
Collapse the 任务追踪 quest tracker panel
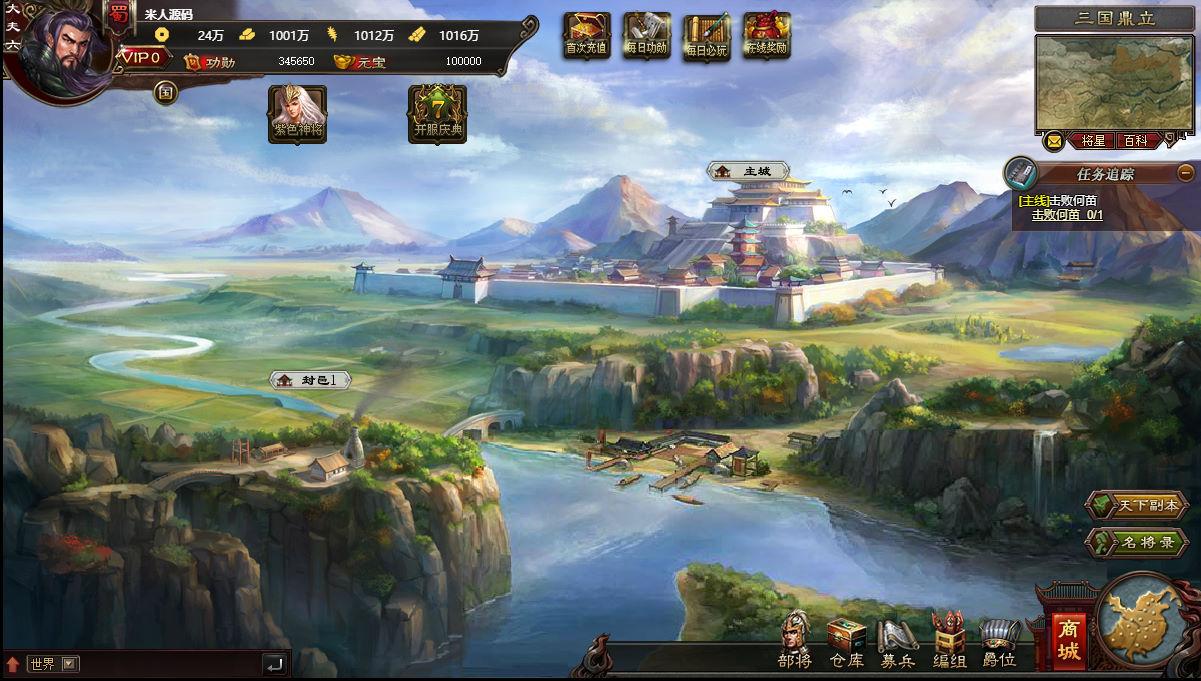(1185, 172)
